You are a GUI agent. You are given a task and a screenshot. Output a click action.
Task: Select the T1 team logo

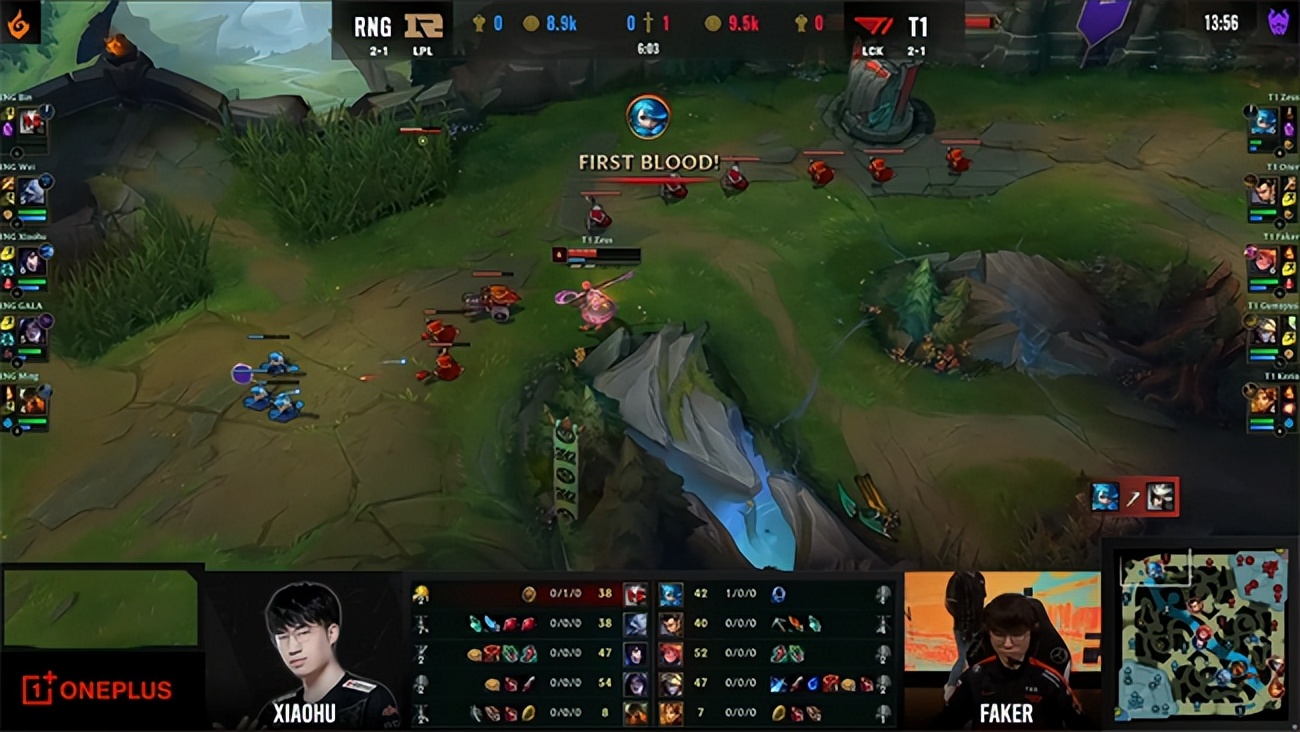tap(872, 27)
